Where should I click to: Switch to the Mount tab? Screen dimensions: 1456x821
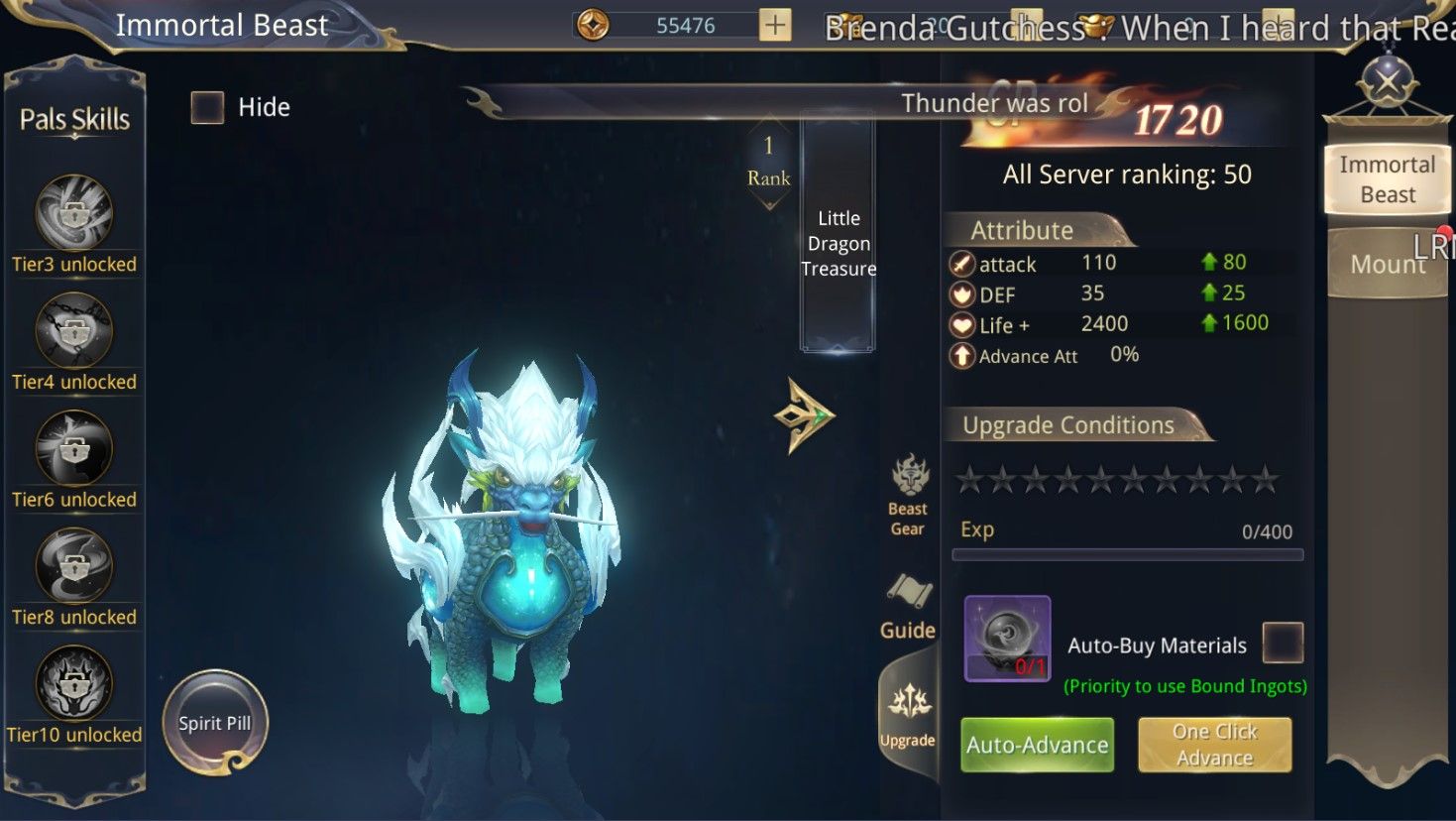coord(1387,264)
